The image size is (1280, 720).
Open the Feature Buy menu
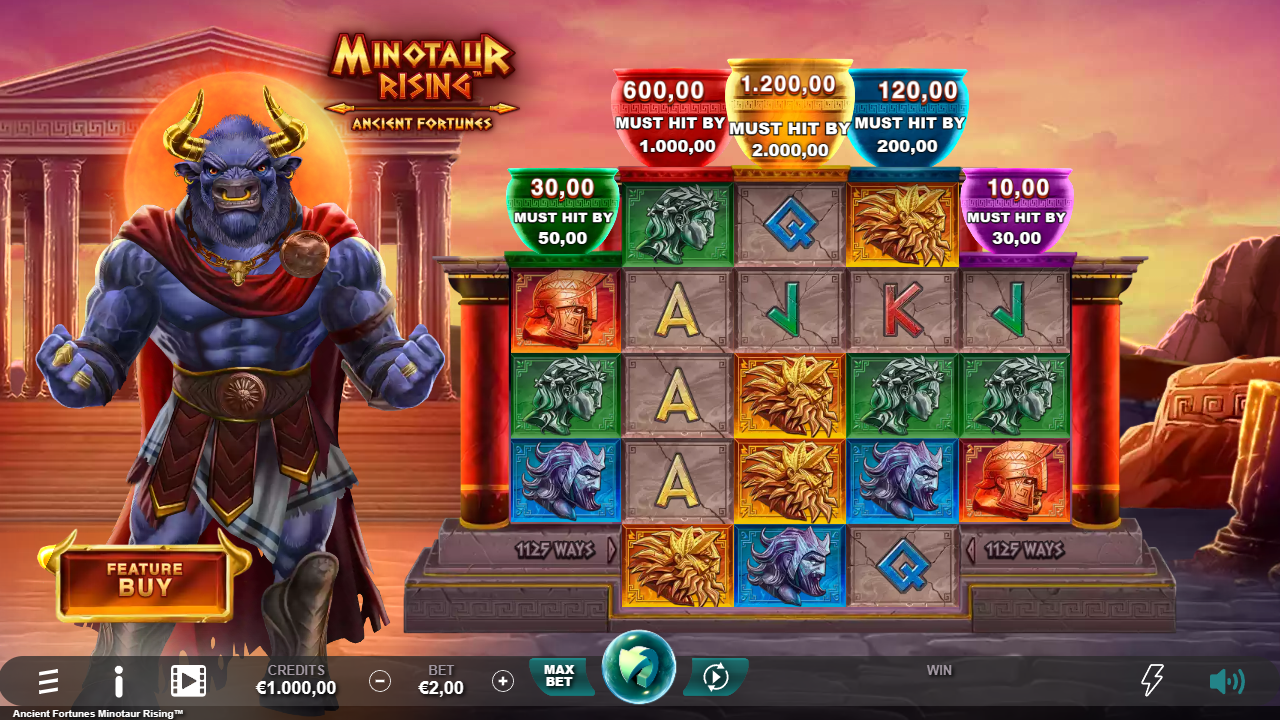pos(145,580)
